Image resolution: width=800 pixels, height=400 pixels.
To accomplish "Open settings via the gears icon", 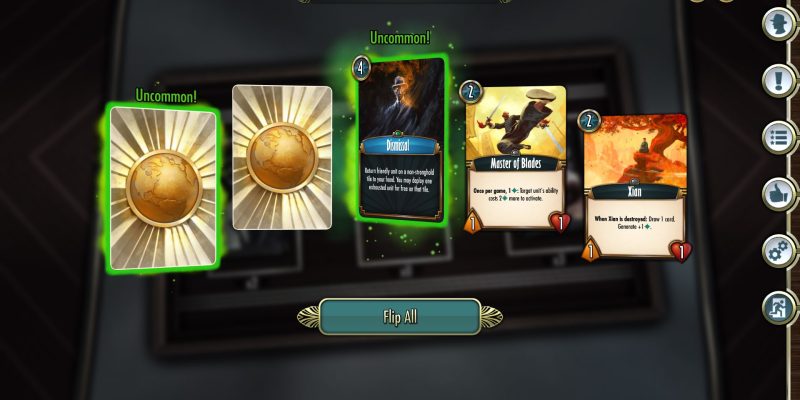I will [x=777, y=250].
